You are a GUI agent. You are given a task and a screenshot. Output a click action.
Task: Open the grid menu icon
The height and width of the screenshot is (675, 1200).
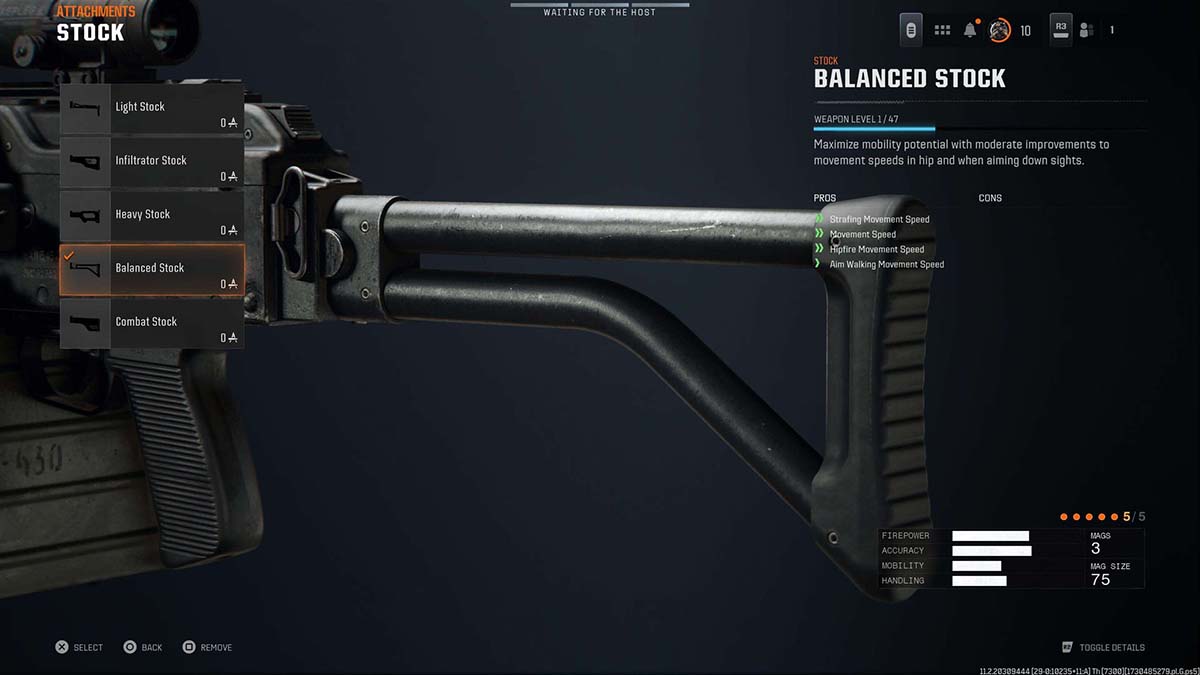coord(942,30)
